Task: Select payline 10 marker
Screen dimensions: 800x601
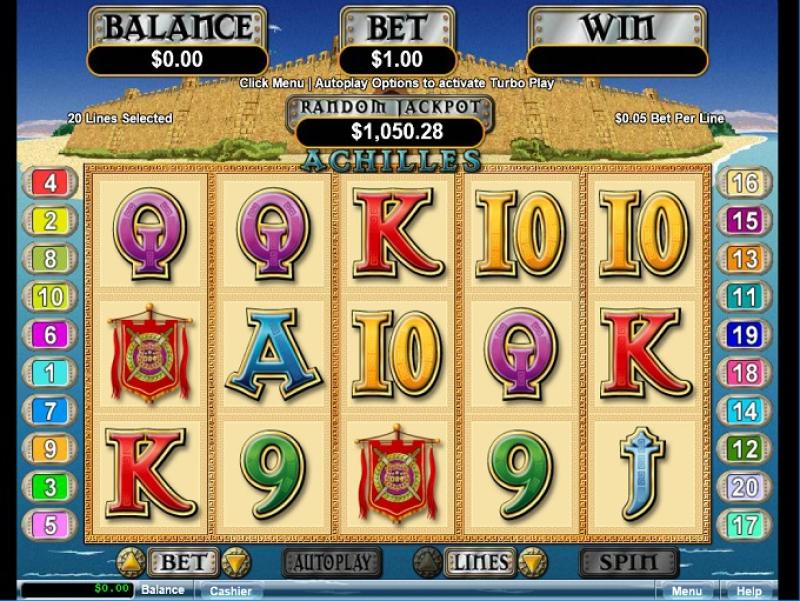Action: (49, 297)
